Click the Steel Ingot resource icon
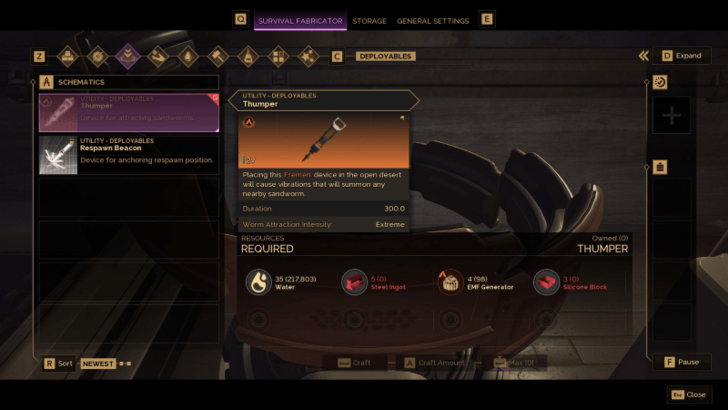The image size is (728, 410). click(x=355, y=282)
